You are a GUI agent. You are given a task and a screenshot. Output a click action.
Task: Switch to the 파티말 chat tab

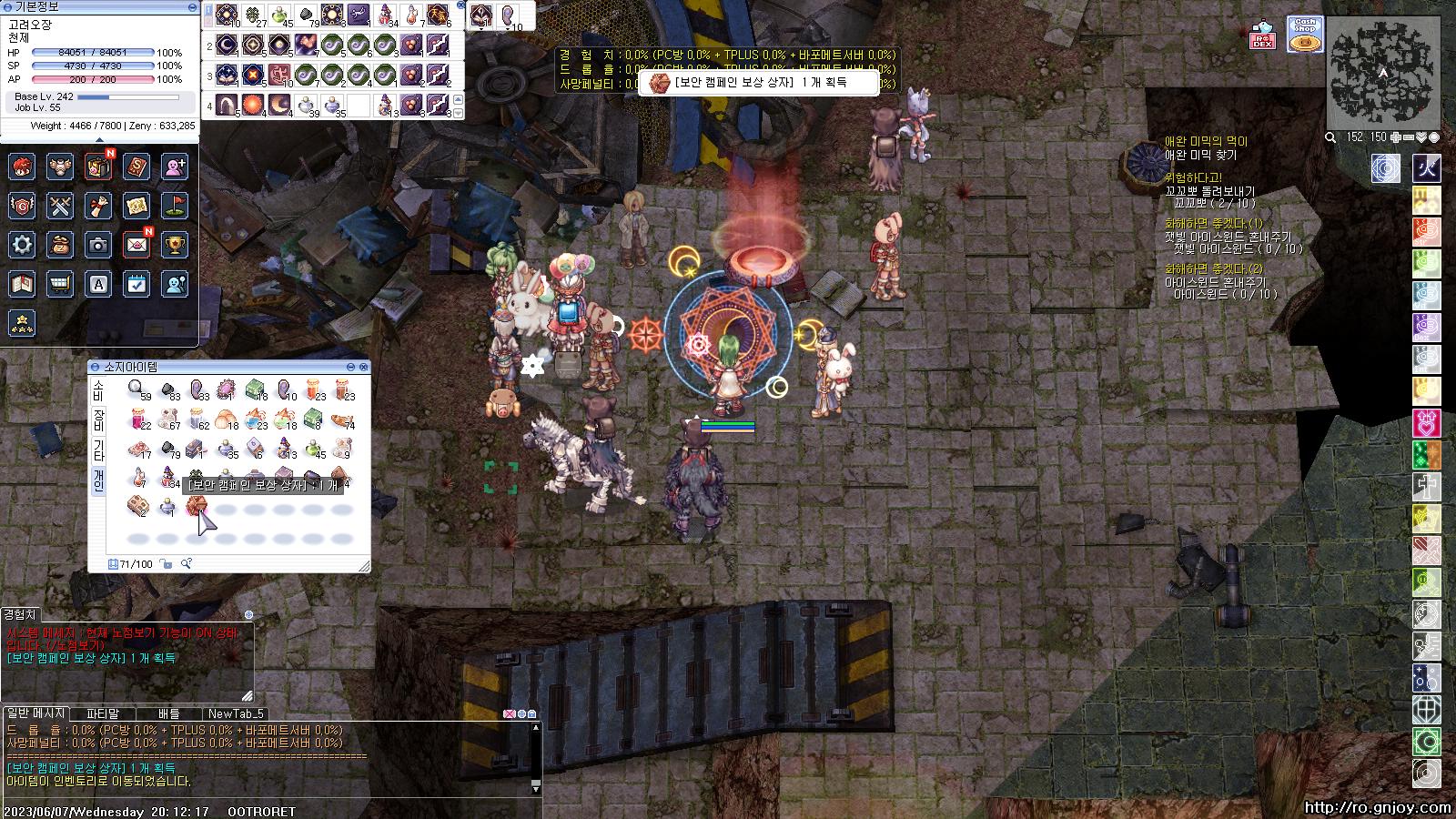point(103,713)
